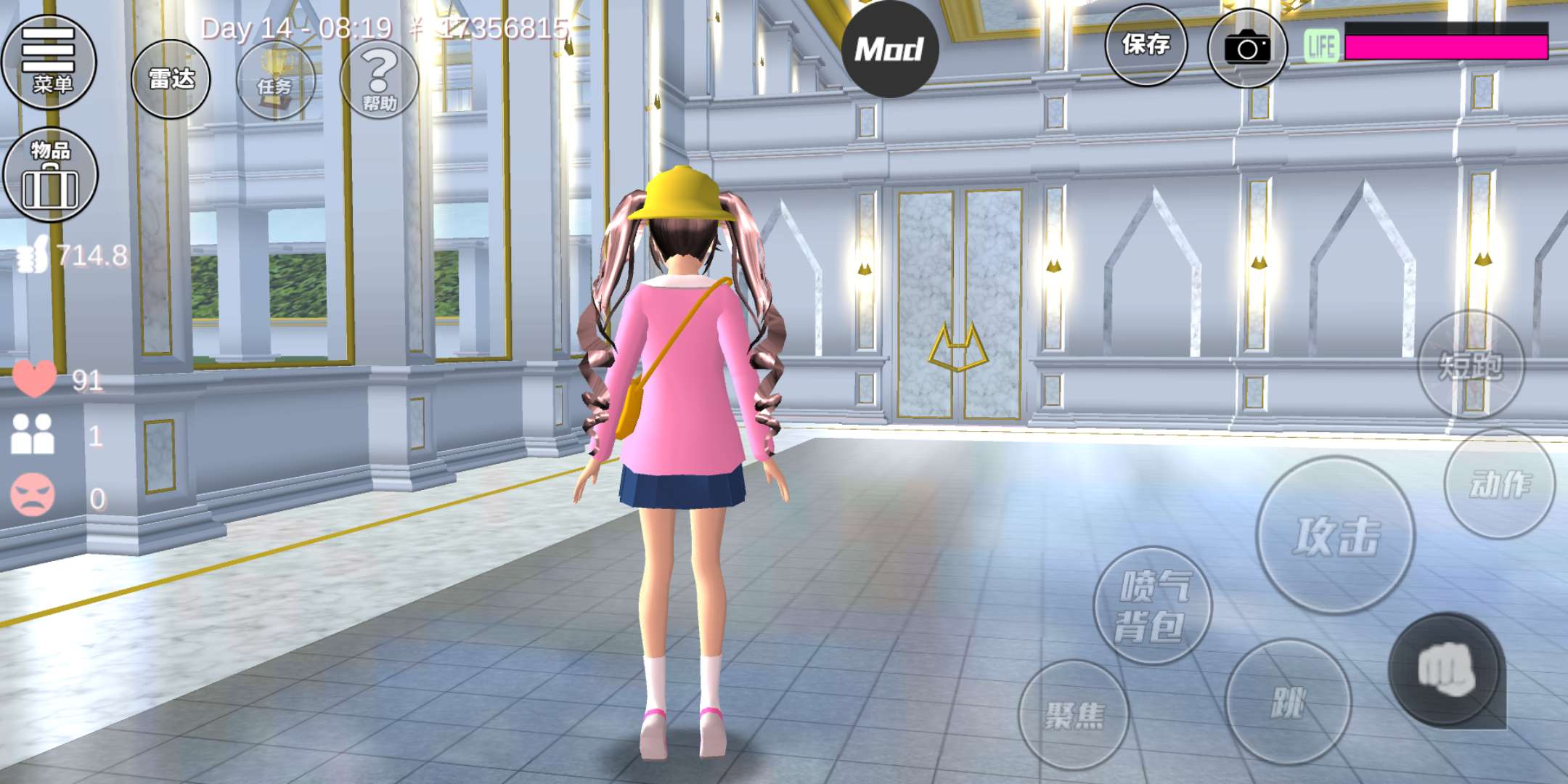Jump with the 跳 button
Viewport: 1568px width, 784px height.
click(1288, 701)
